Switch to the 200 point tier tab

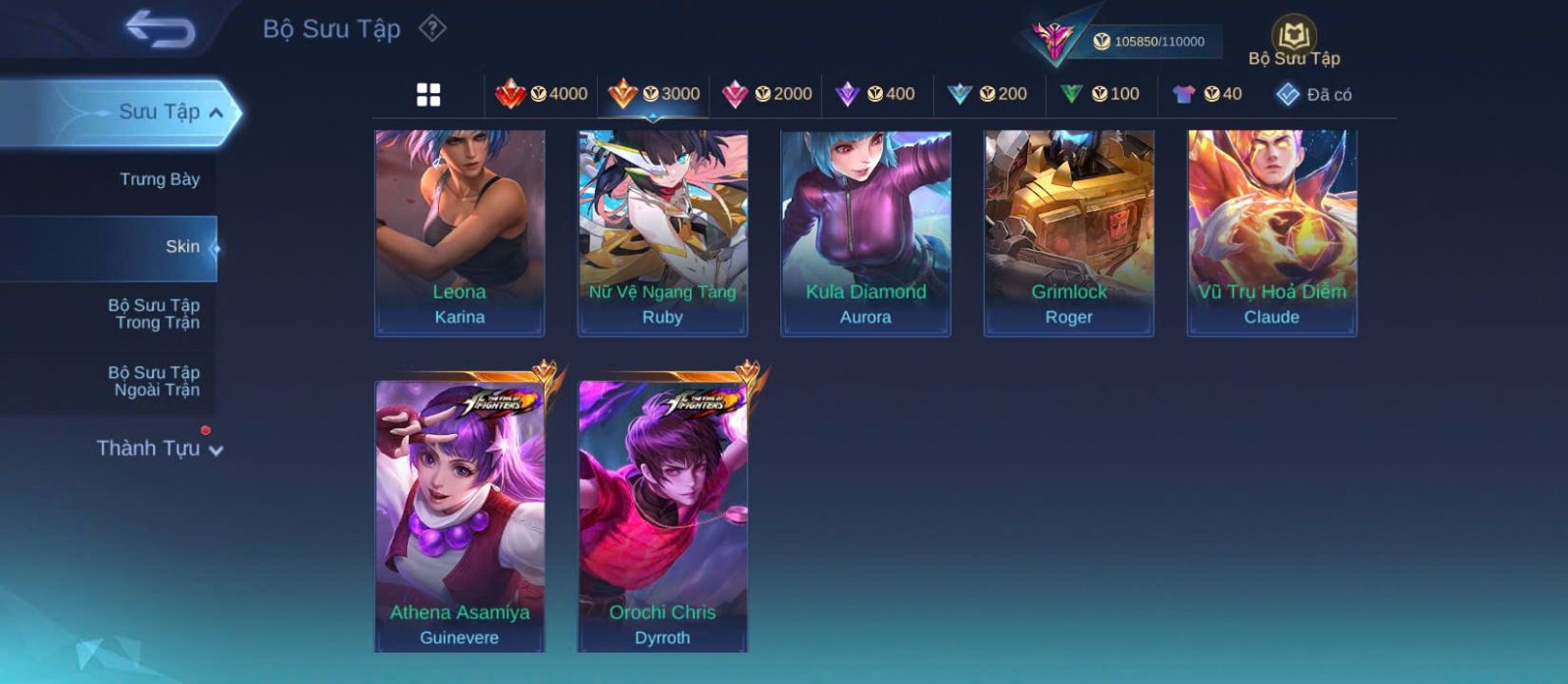tap(988, 94)
